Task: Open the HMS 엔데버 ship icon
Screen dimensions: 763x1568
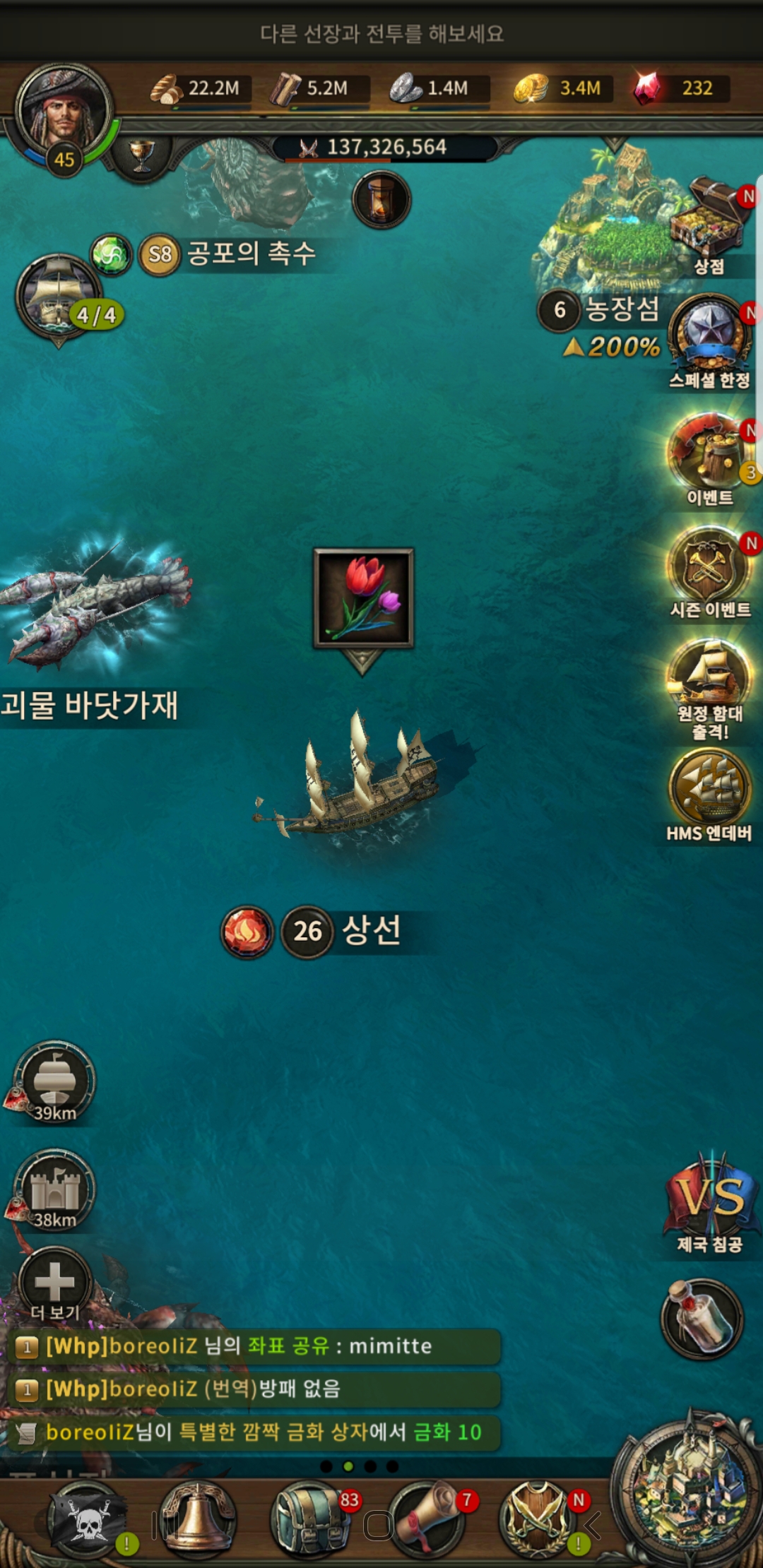Action: [x=710, y=788]
